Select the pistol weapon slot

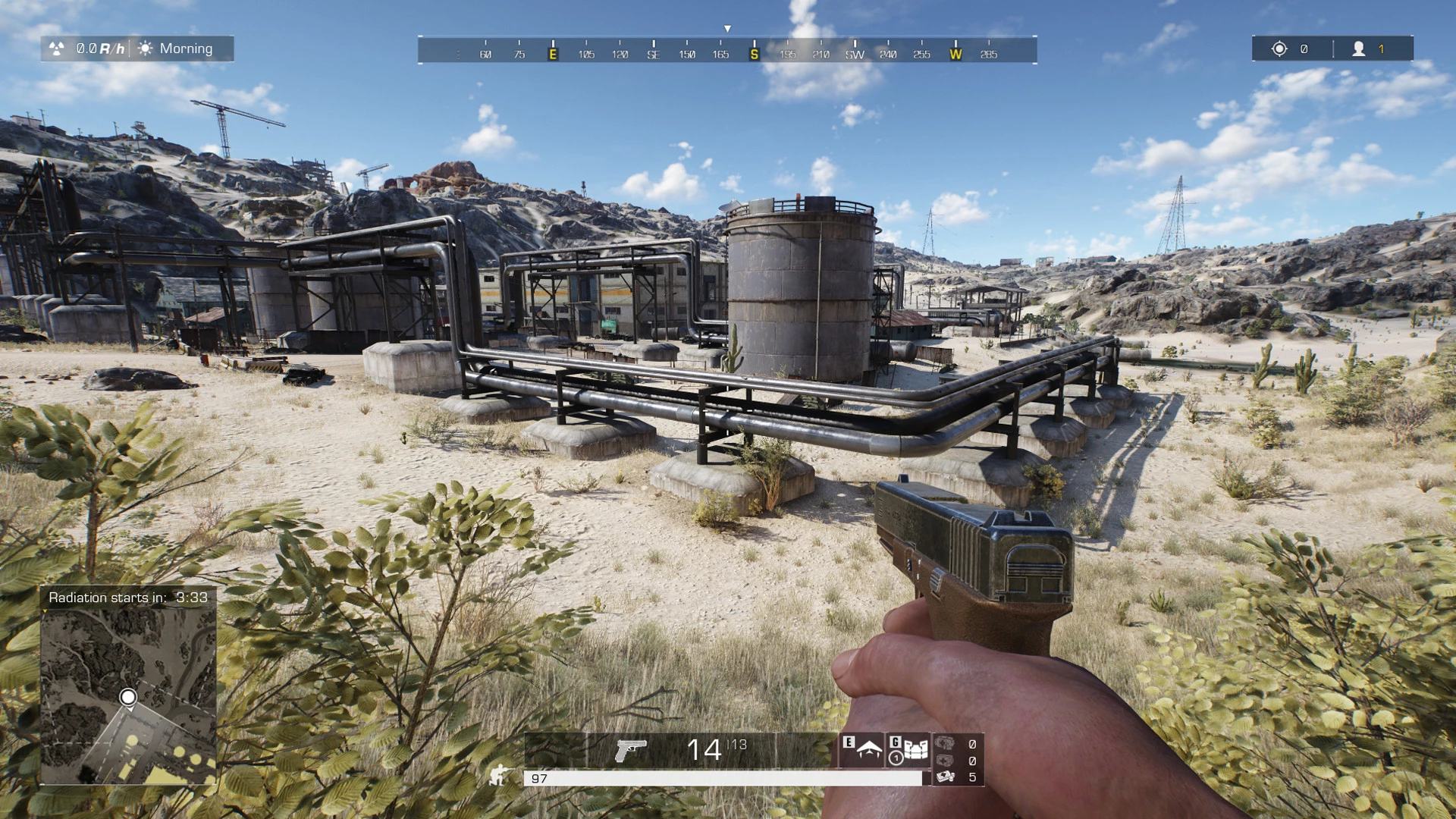630,751
